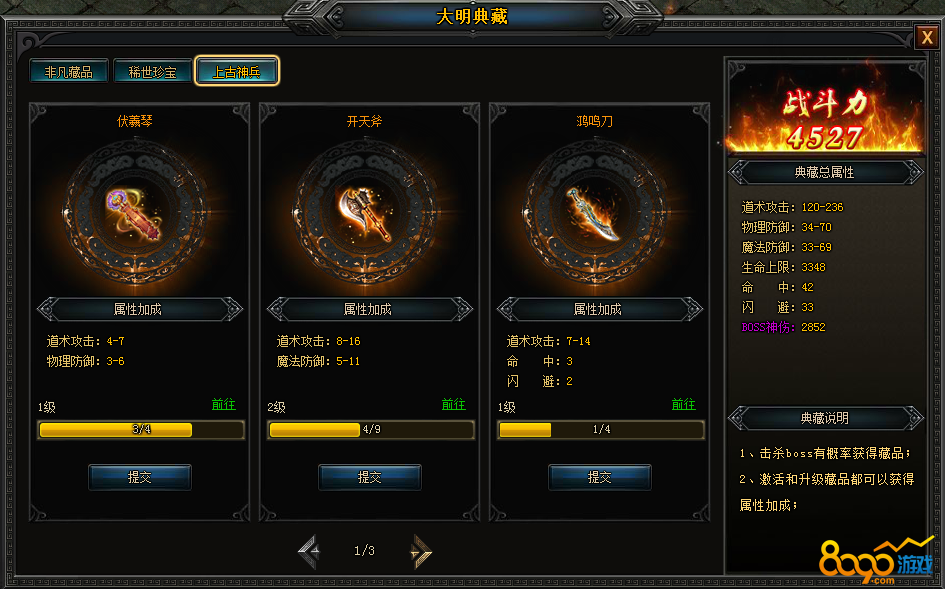The image size is (945, 589).
Task: Select the 上古神兵 tab
Action: pyautogui.click(x=237, y=72)
